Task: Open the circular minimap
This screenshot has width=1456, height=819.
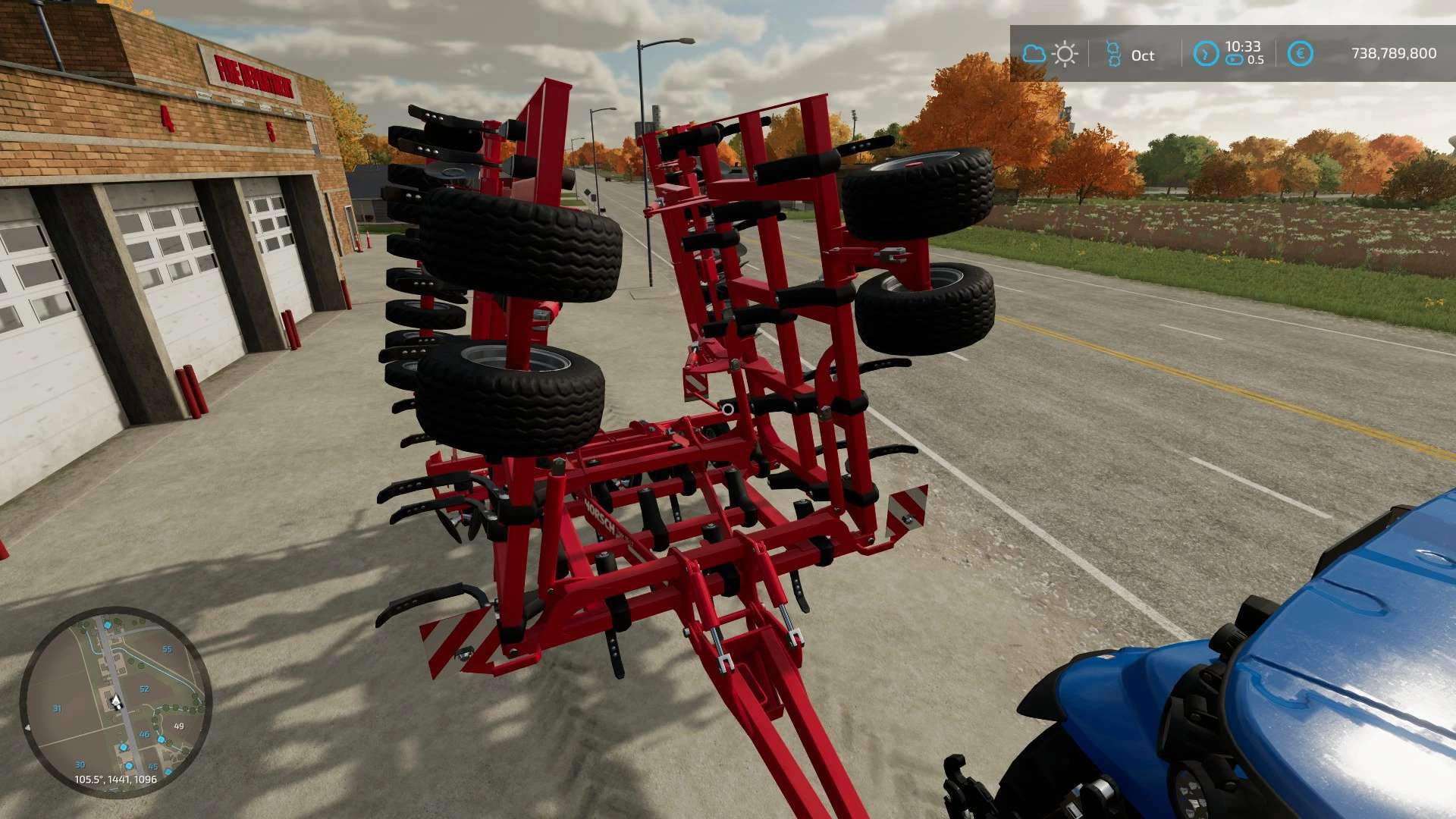Action: click(115, 701)
